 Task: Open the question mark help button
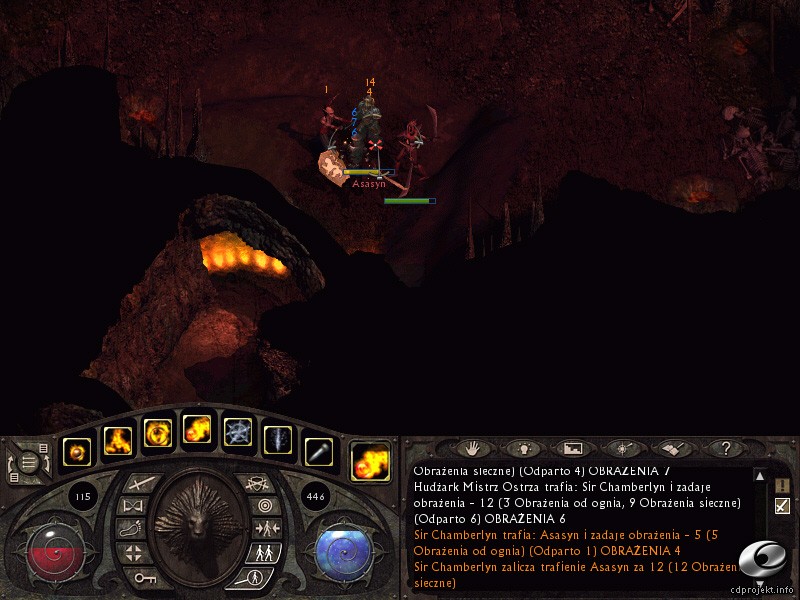click(727, 448)
